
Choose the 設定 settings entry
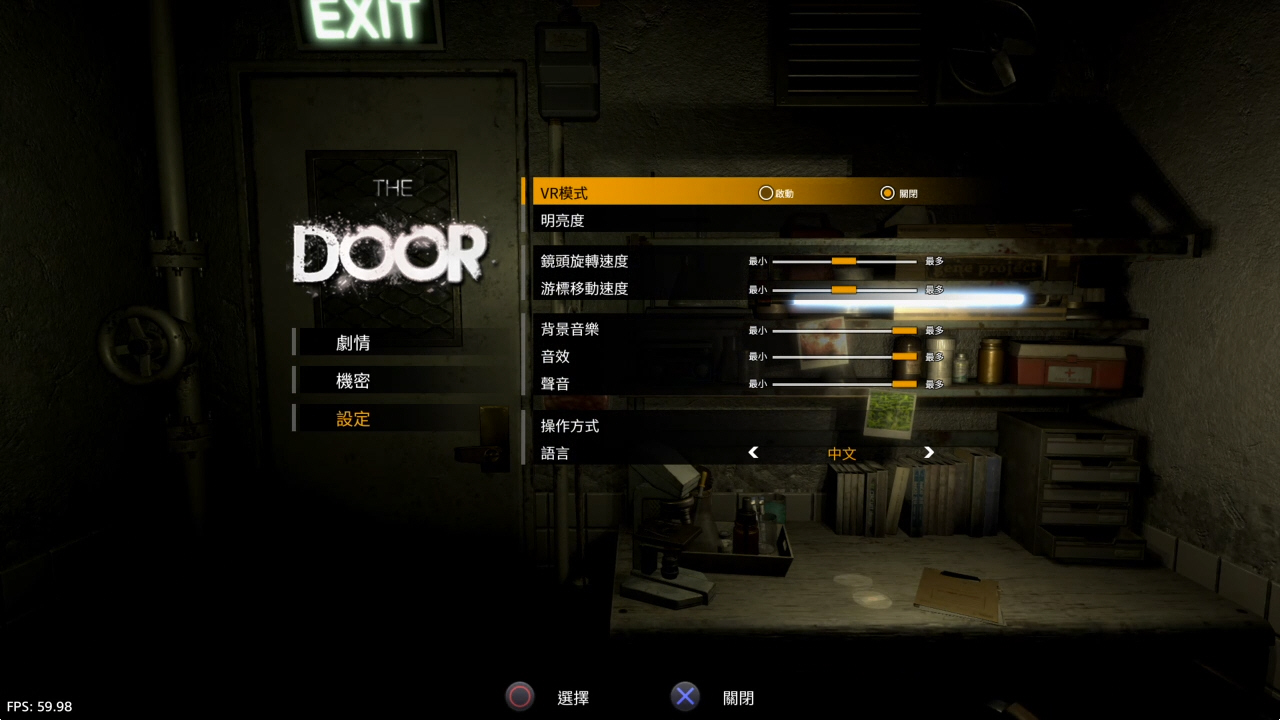pos(354,419)
